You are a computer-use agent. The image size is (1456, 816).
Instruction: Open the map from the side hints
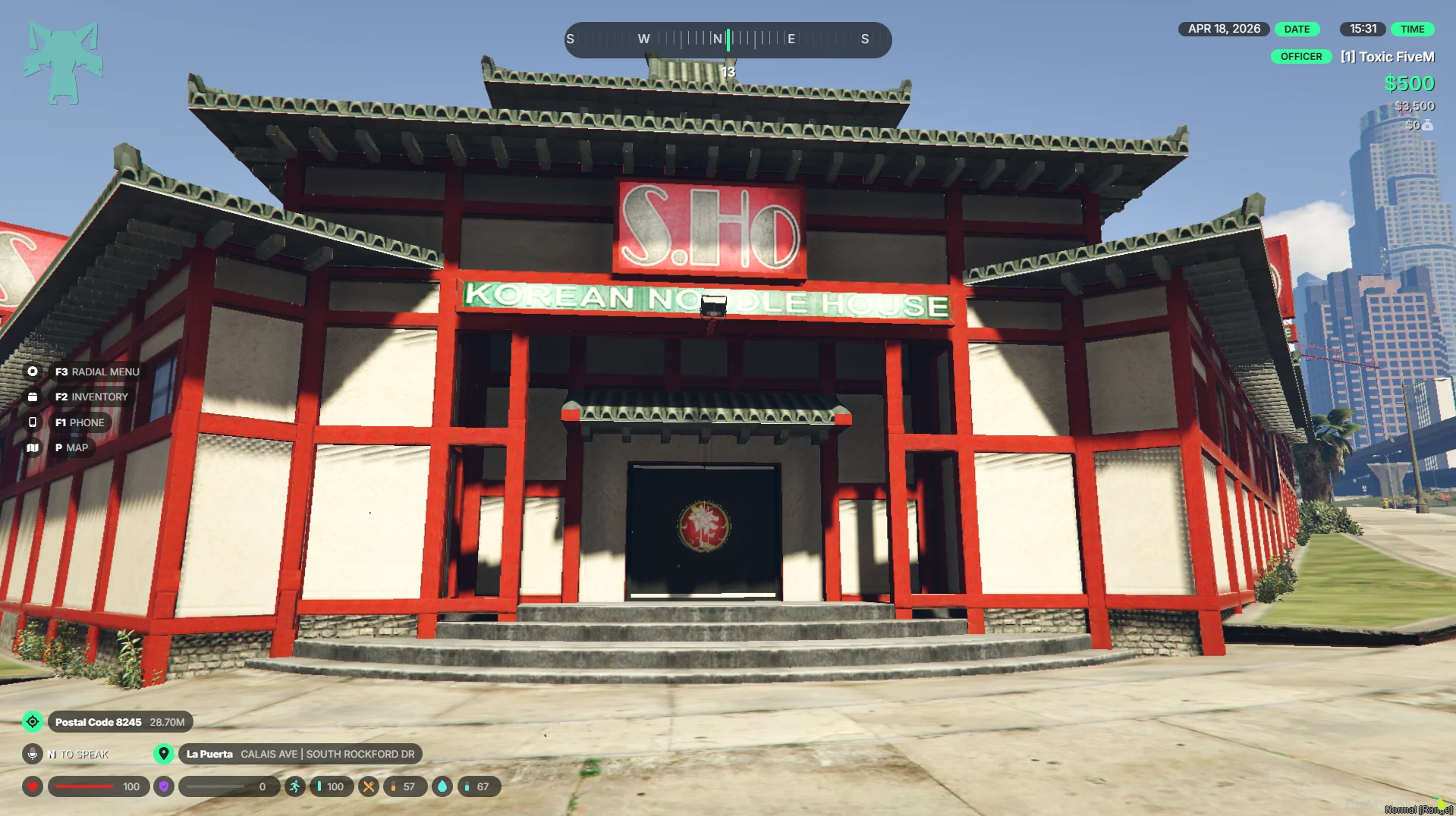(x=33, y=448)
